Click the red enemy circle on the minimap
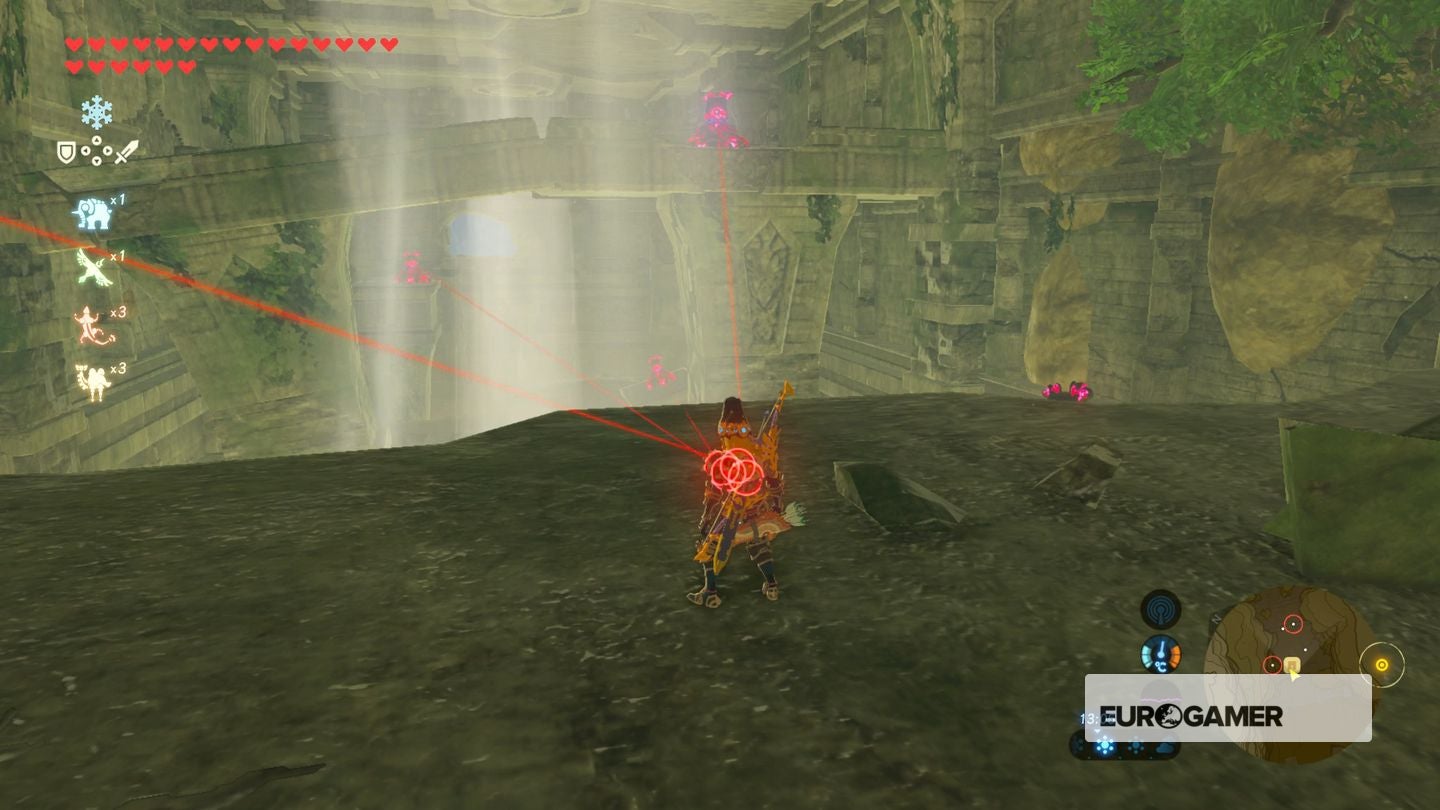This screenshot has height=810, width=1440. click(x=1294, y=623)
